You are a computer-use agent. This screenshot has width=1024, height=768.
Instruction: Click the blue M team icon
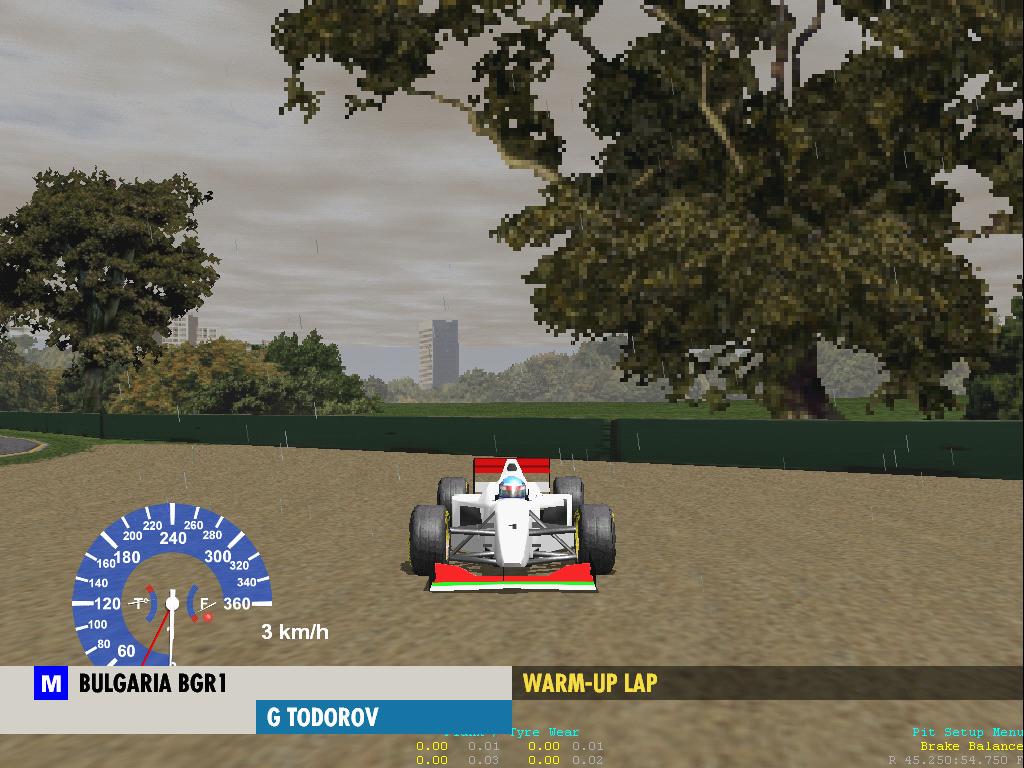(x=50, y=685)
